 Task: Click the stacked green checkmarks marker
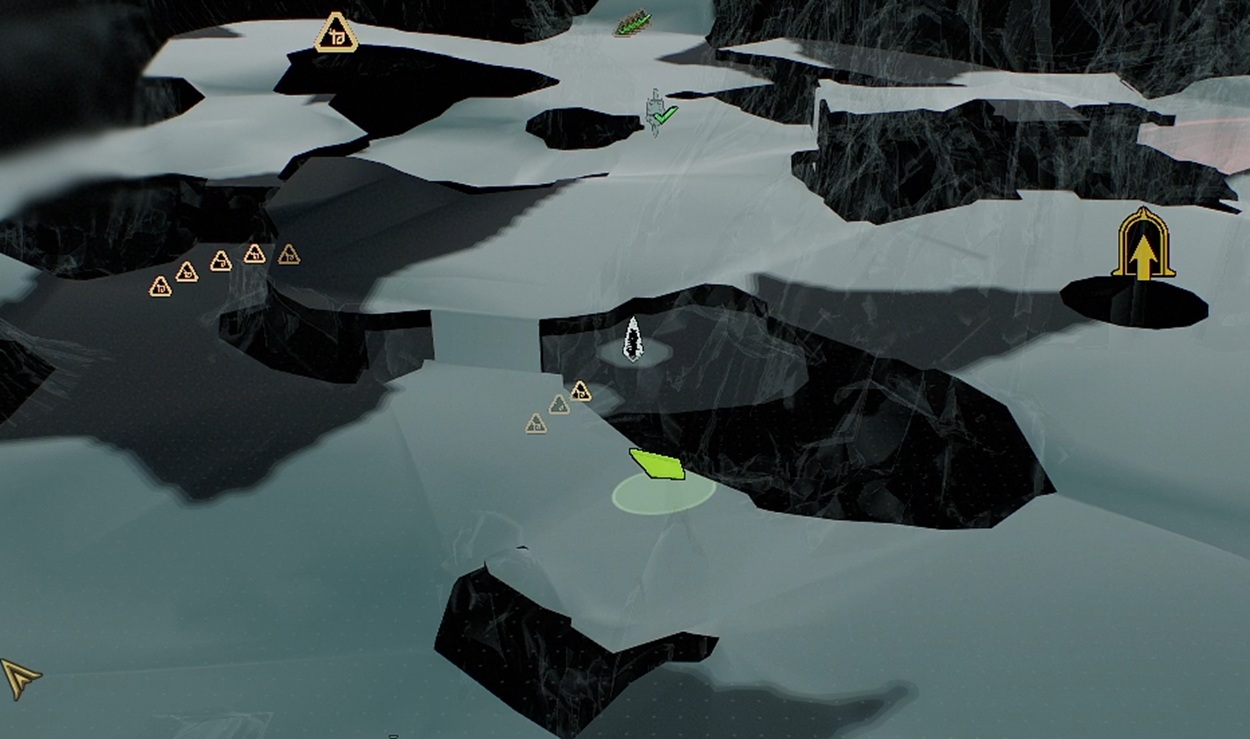(x=631, y=24)
